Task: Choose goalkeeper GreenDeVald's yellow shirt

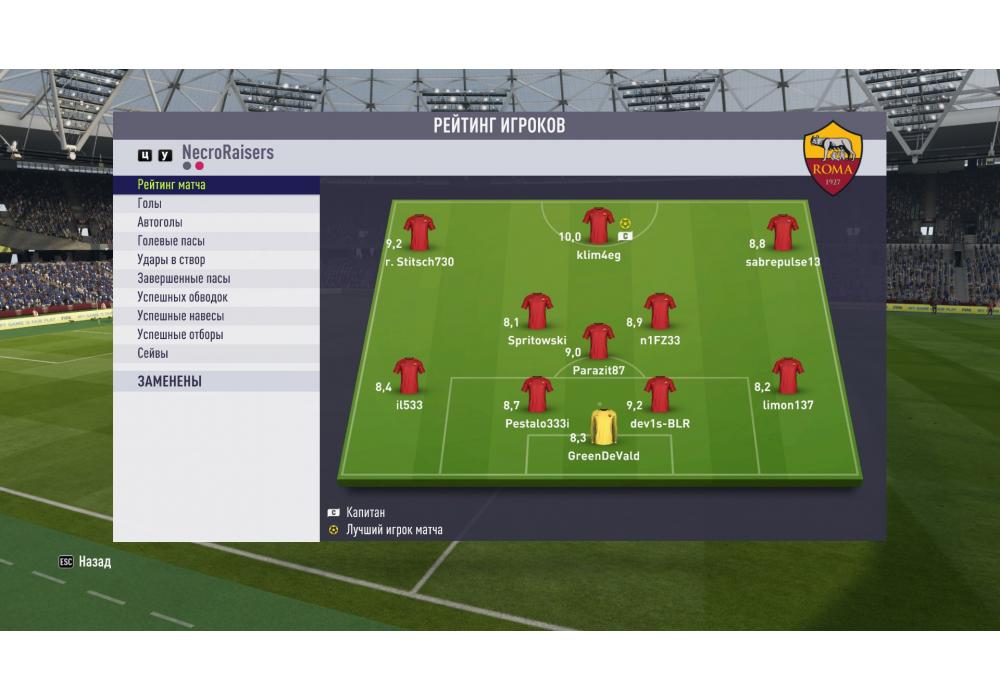Action: [603, 426]
